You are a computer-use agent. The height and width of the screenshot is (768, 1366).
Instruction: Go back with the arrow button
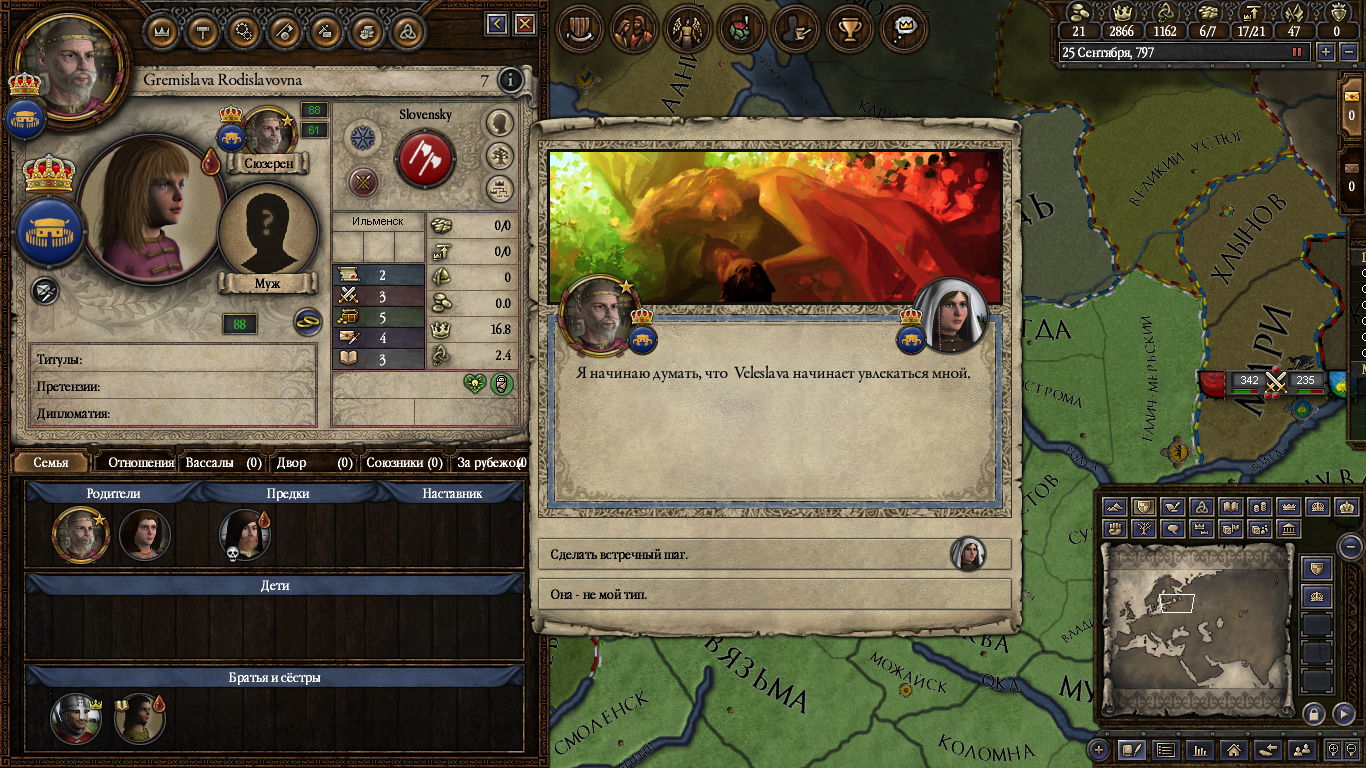[x=497, y=25]
